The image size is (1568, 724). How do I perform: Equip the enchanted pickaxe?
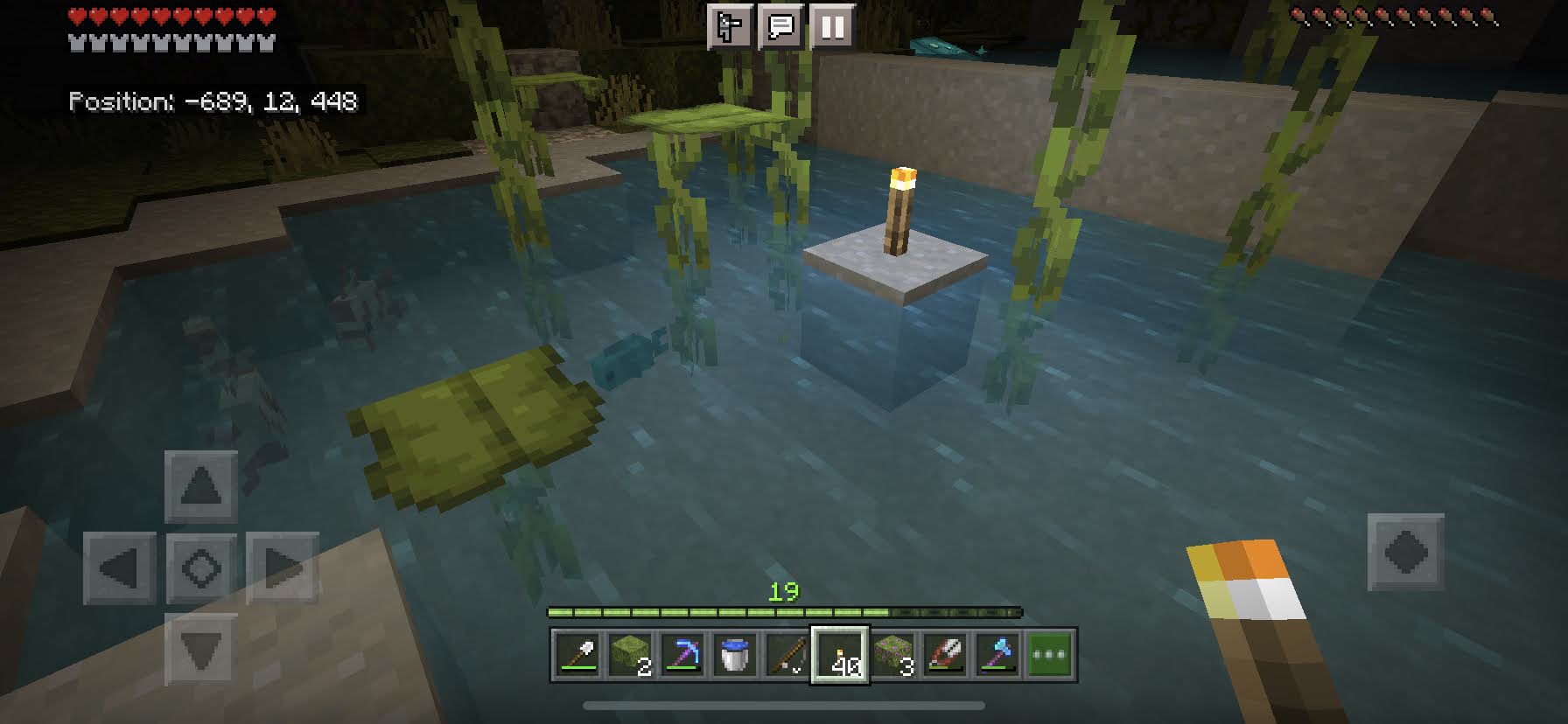[683, 654]
